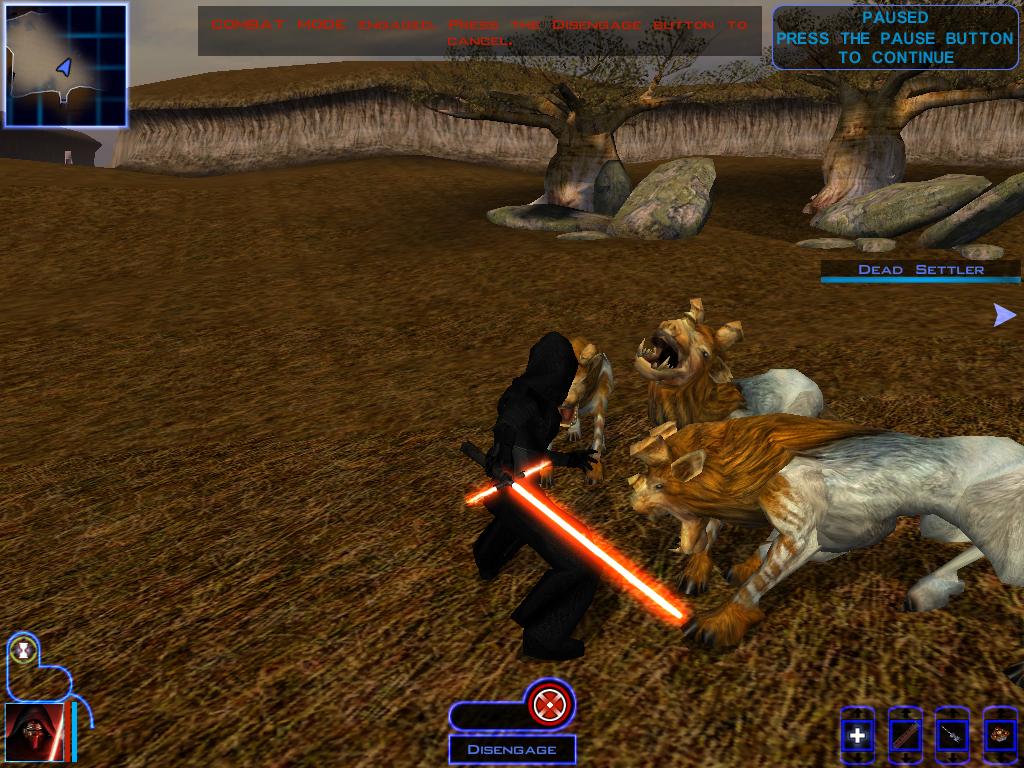Use the white cross medpac slot
The width and height of the screenshot is (1024, 768).
point(857,737)
